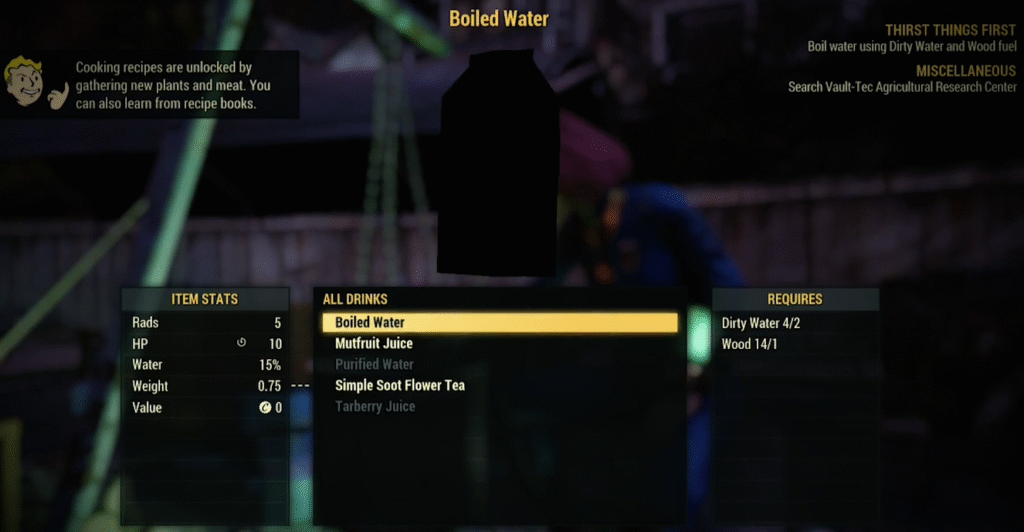Pick the Simple Soot Flower Tea recipe
The image size is (1024, 532).
coord(400,386)
